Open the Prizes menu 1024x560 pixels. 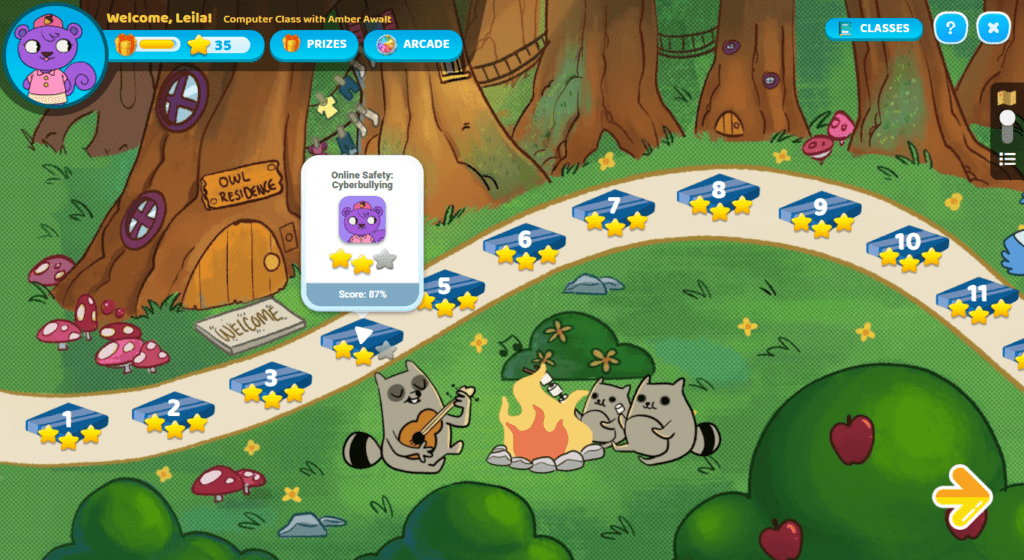point(314,44)
